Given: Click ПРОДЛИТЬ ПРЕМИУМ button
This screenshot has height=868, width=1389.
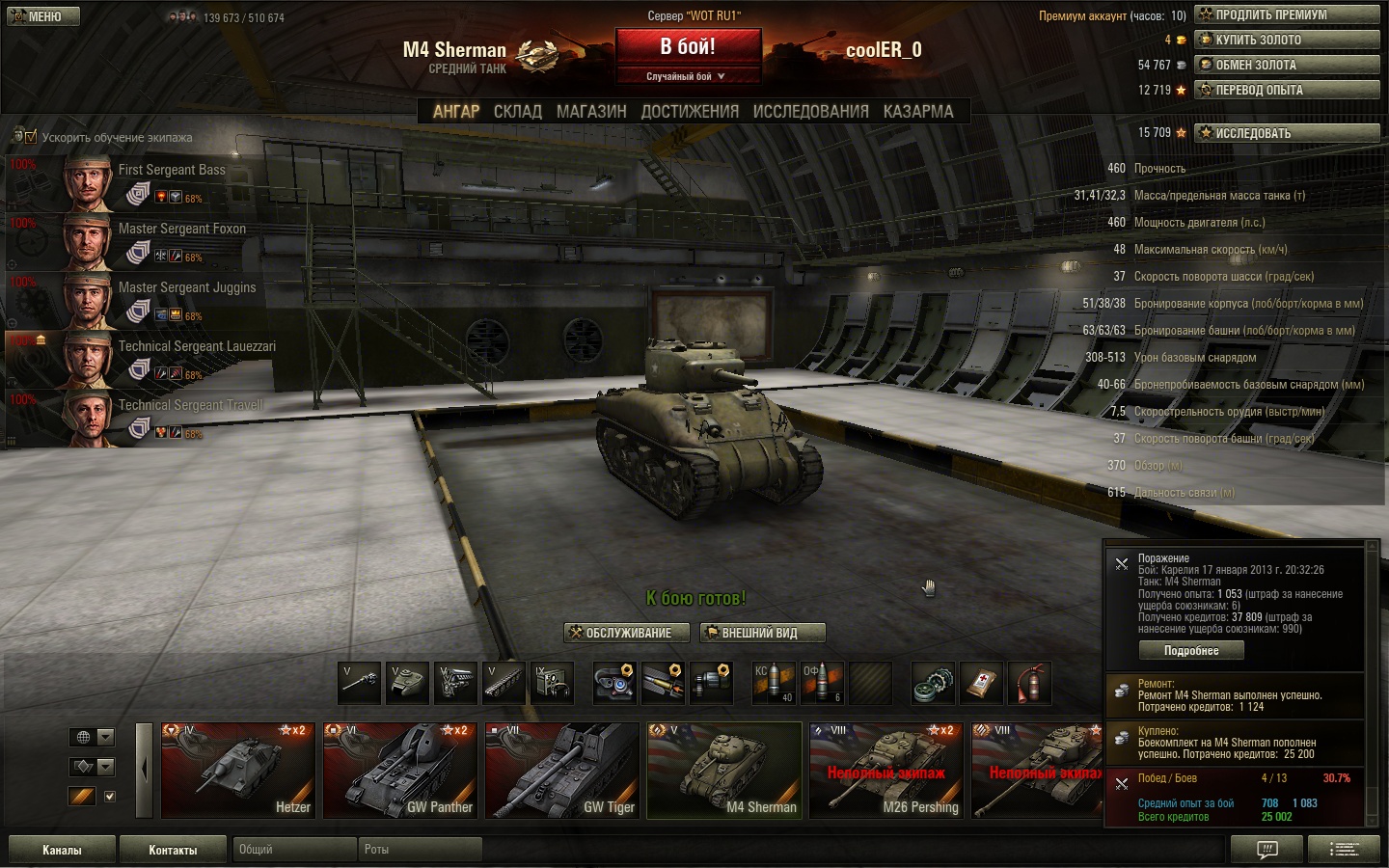Looking at the screenshot, I should click(x=1287, y=14).
